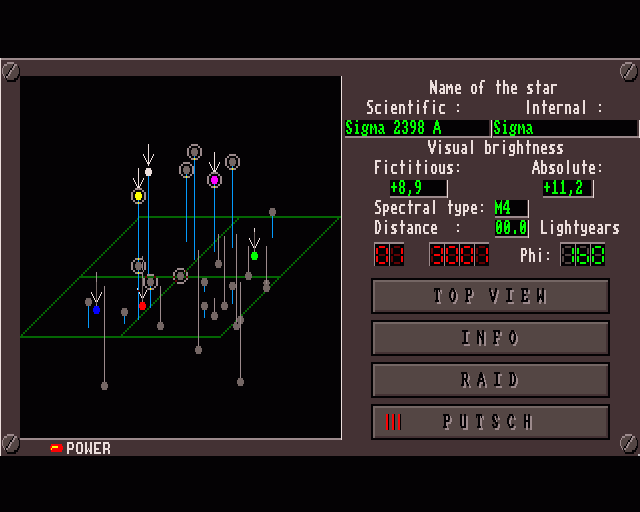Edit the internal star name field "Sigma"
The image size is (640, 512).
pos(564,128)
